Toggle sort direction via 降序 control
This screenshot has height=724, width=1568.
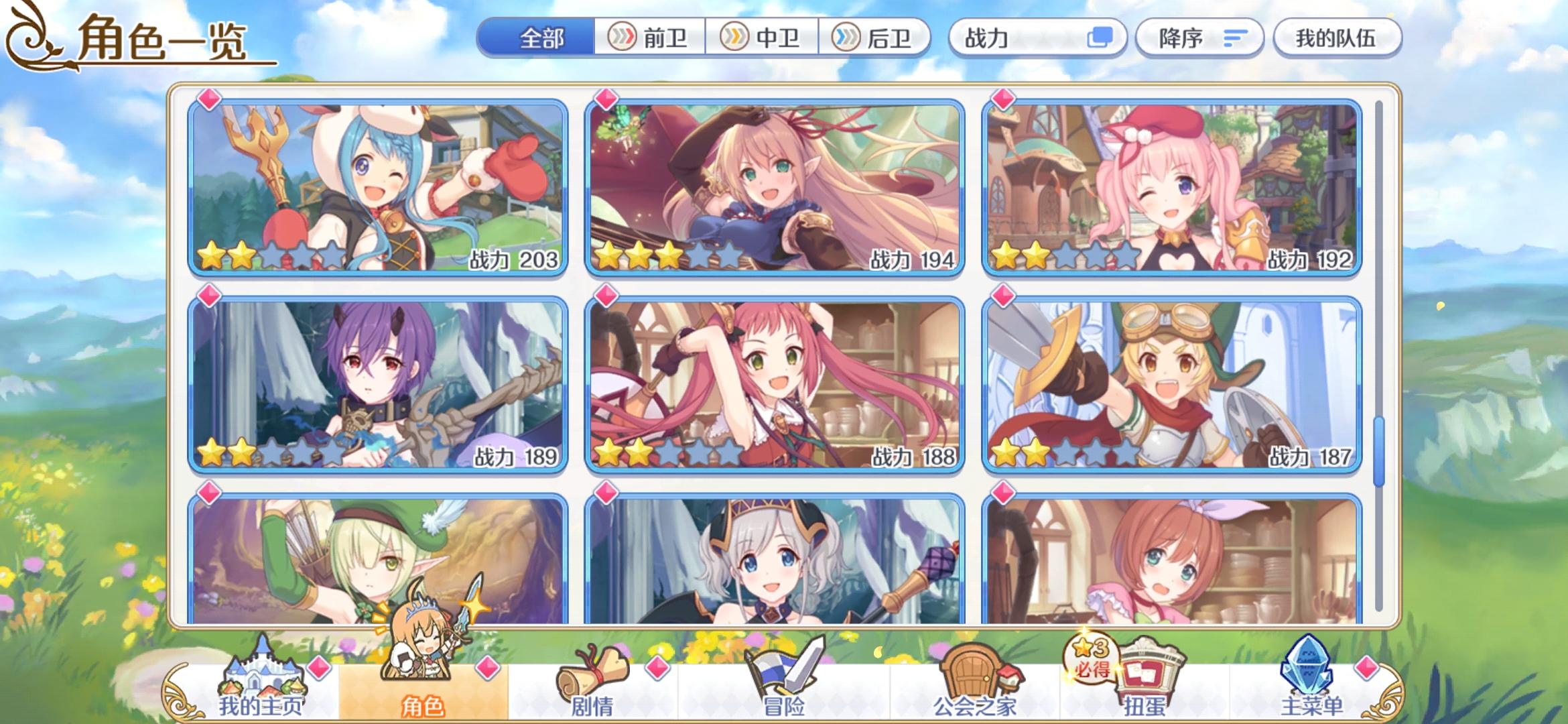point(1200,38)
